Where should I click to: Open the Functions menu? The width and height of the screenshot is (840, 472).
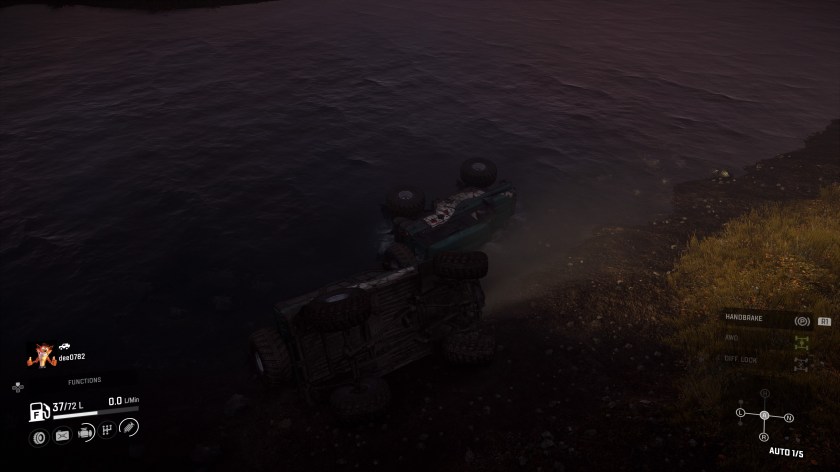tap(84, 381)
